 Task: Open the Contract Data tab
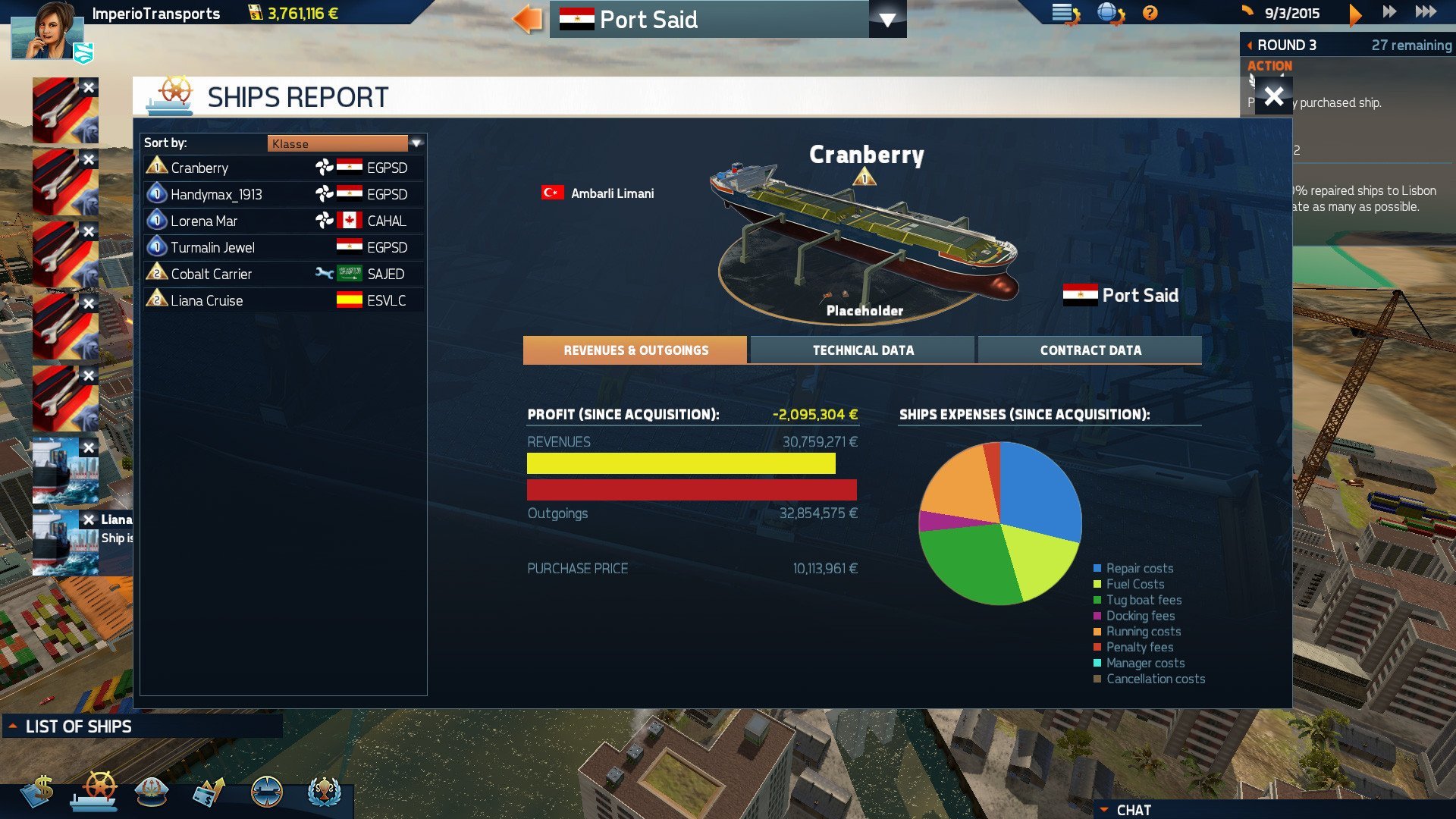[1090, 350]
